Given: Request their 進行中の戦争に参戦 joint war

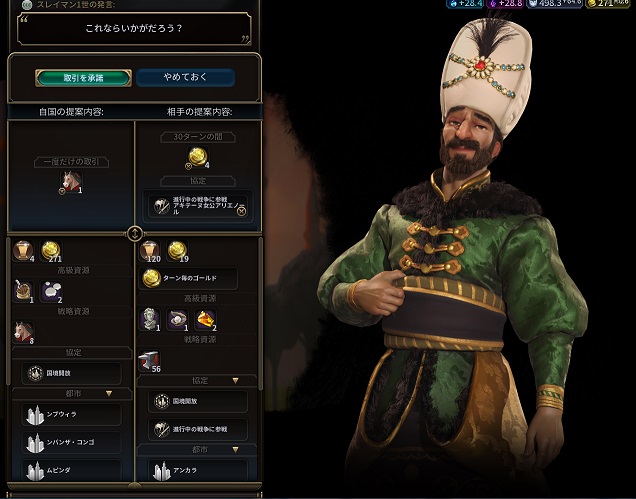Looking at the screenshot, I should coord(197,429).
